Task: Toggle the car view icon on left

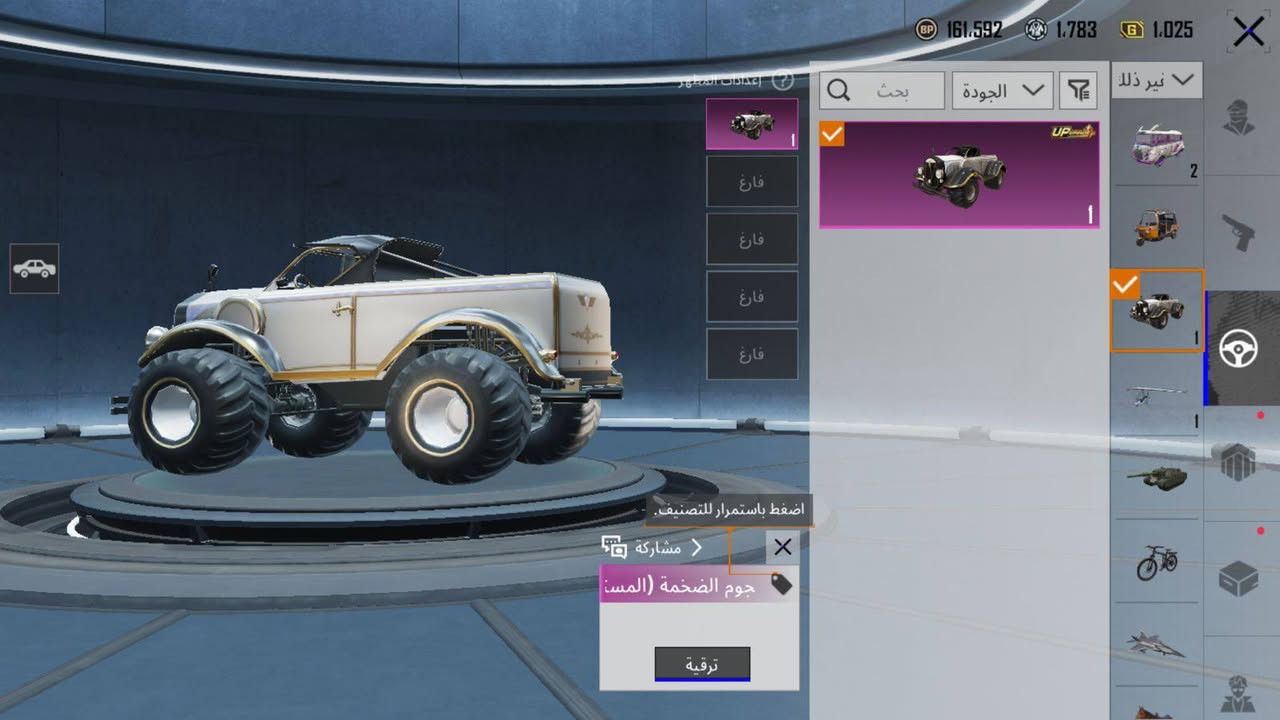Action: (34, 269)
